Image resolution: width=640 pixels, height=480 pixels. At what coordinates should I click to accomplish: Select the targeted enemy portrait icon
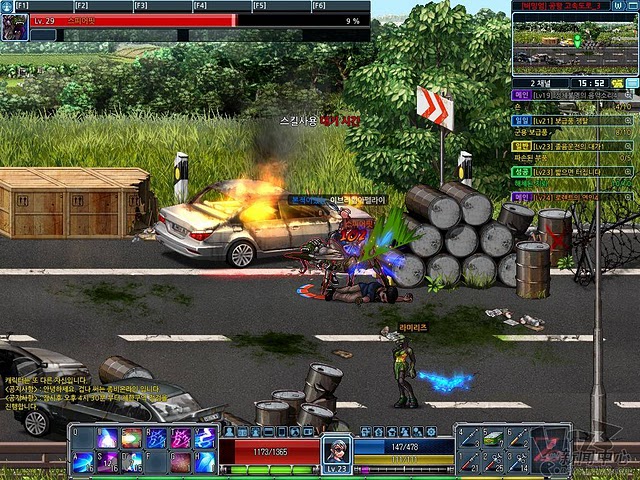14,27
